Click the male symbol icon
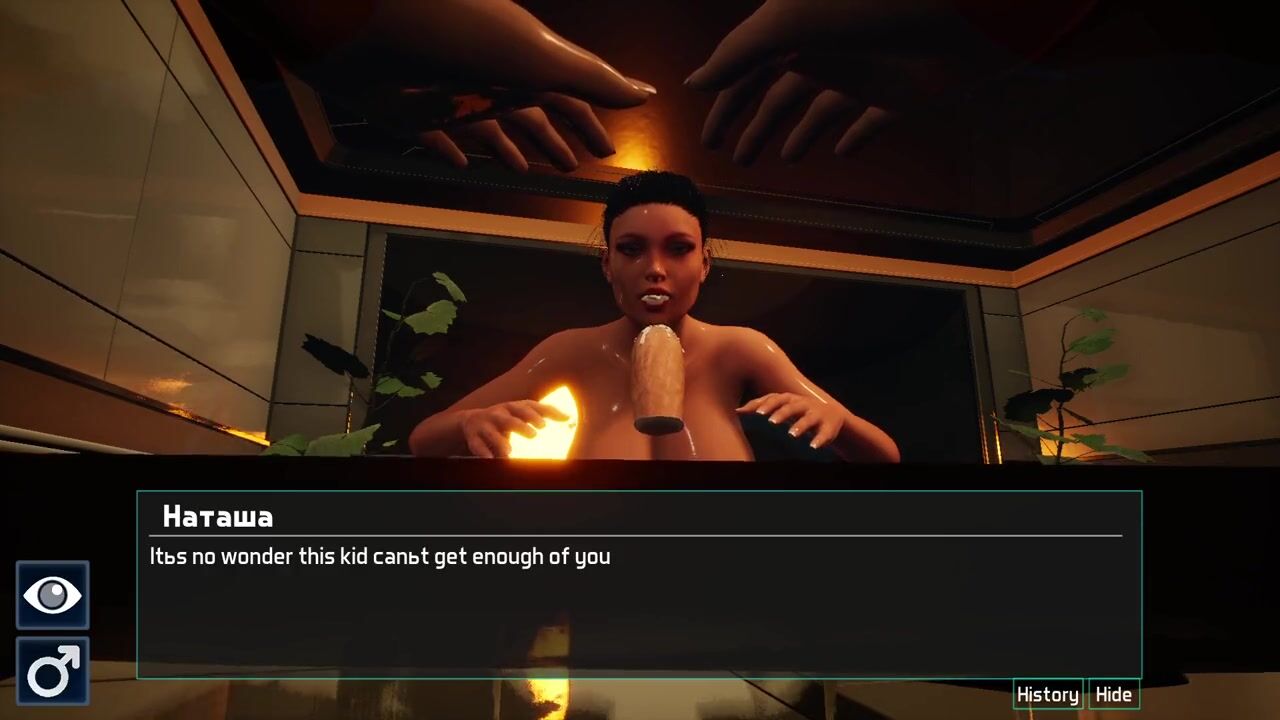This screenshot has width=1280, height=720. tap(52, 671)
